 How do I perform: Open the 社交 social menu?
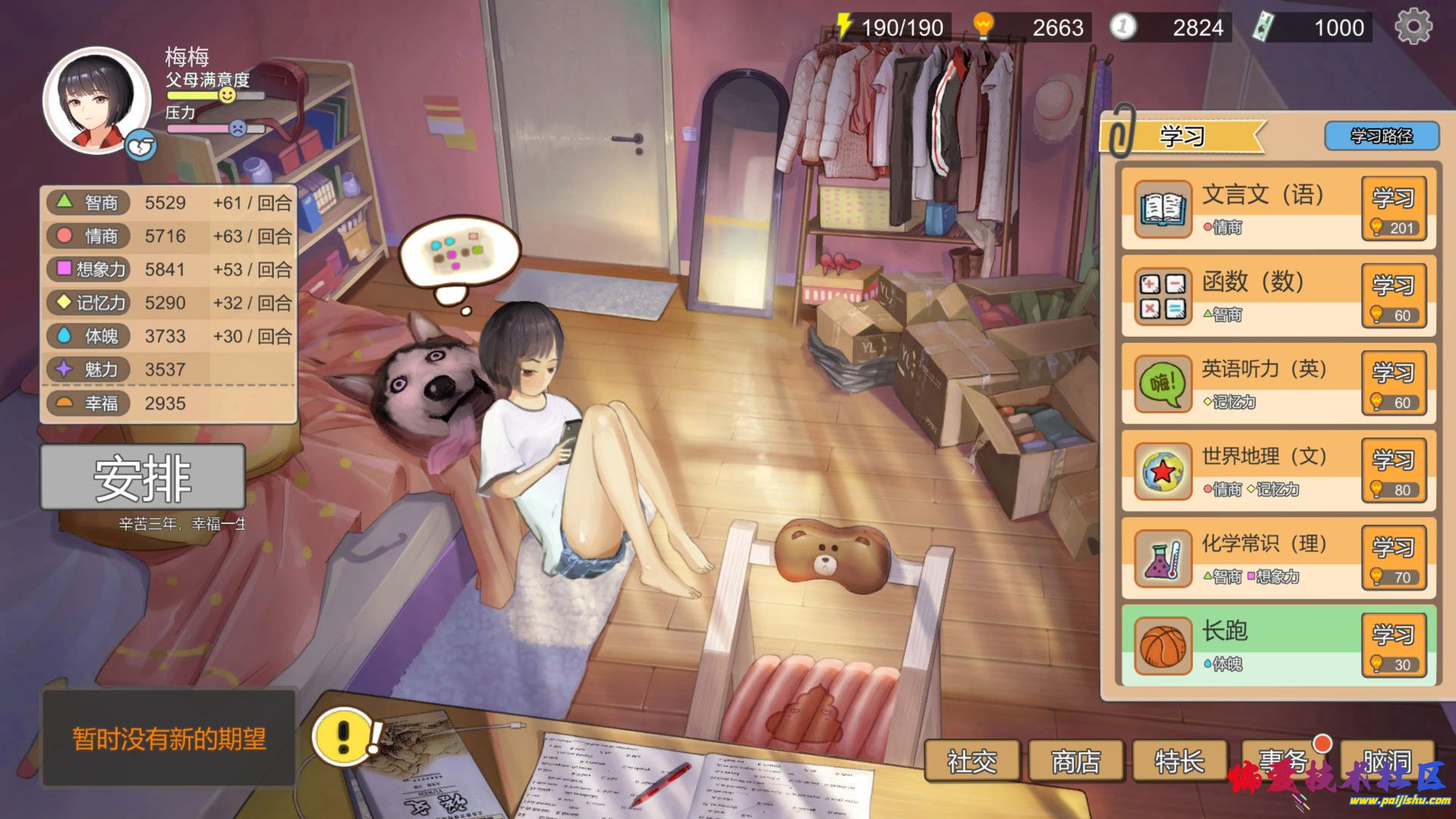[971, 761]
